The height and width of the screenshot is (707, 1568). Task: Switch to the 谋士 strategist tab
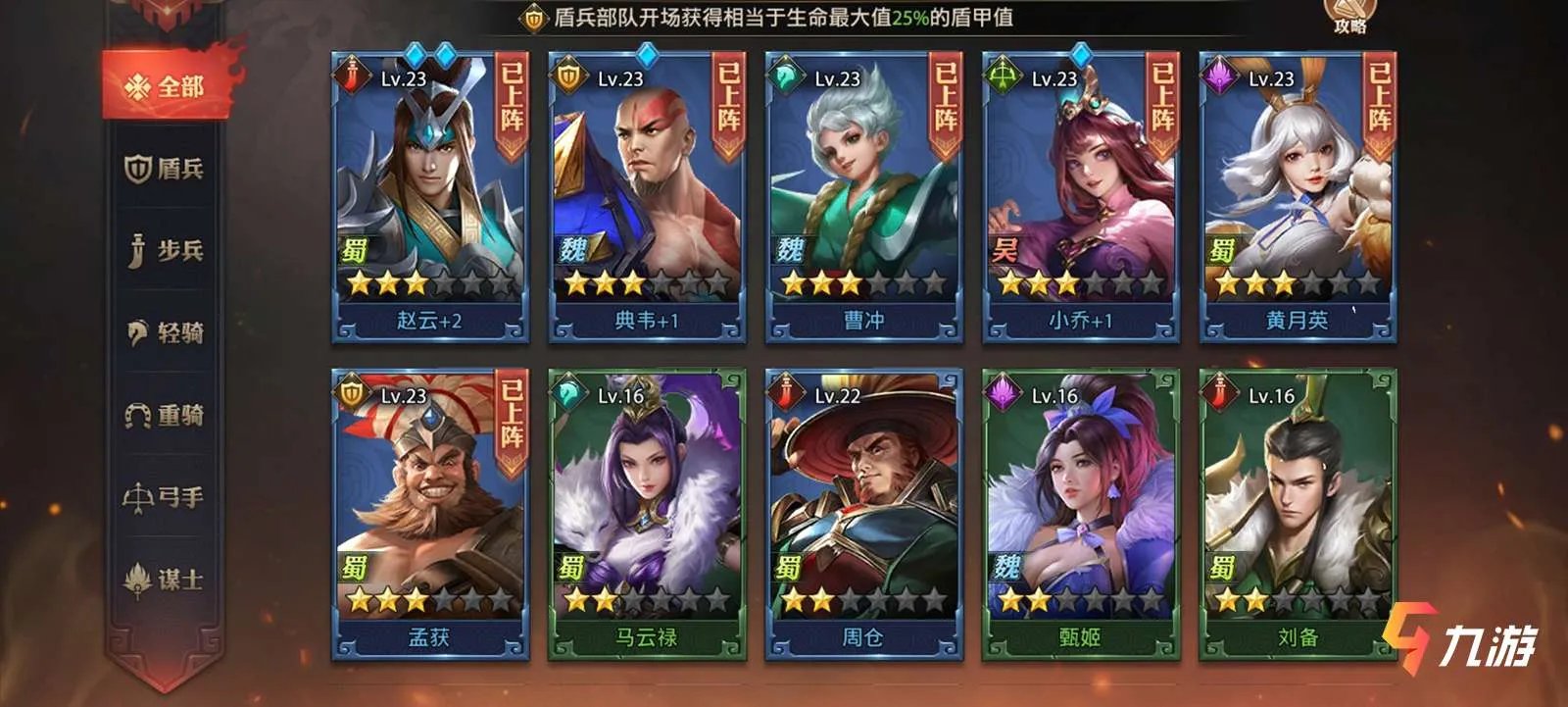click(165, 581)
